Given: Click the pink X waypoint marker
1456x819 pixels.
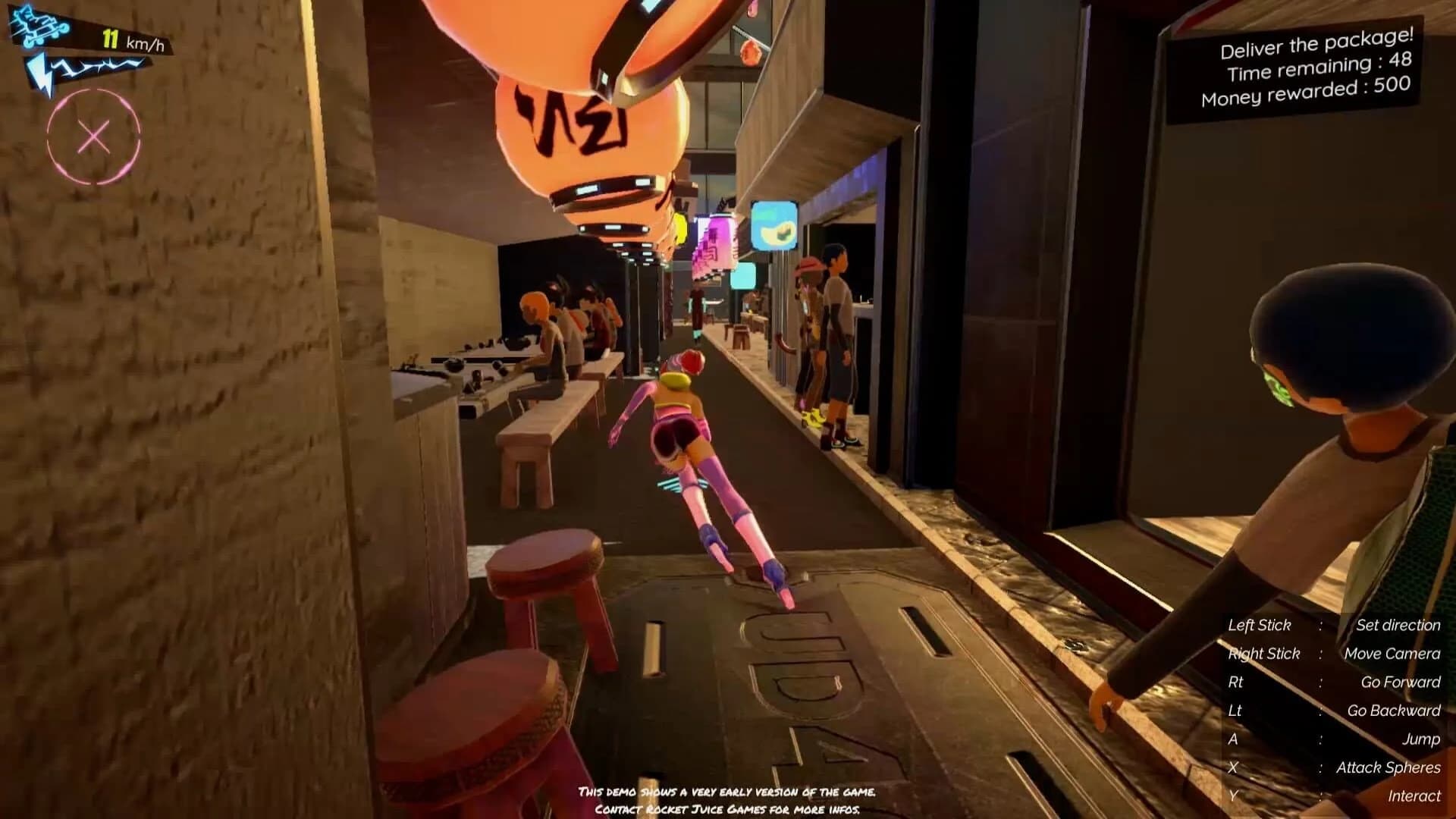Looking at the screenshot, I should coord(93,136).
